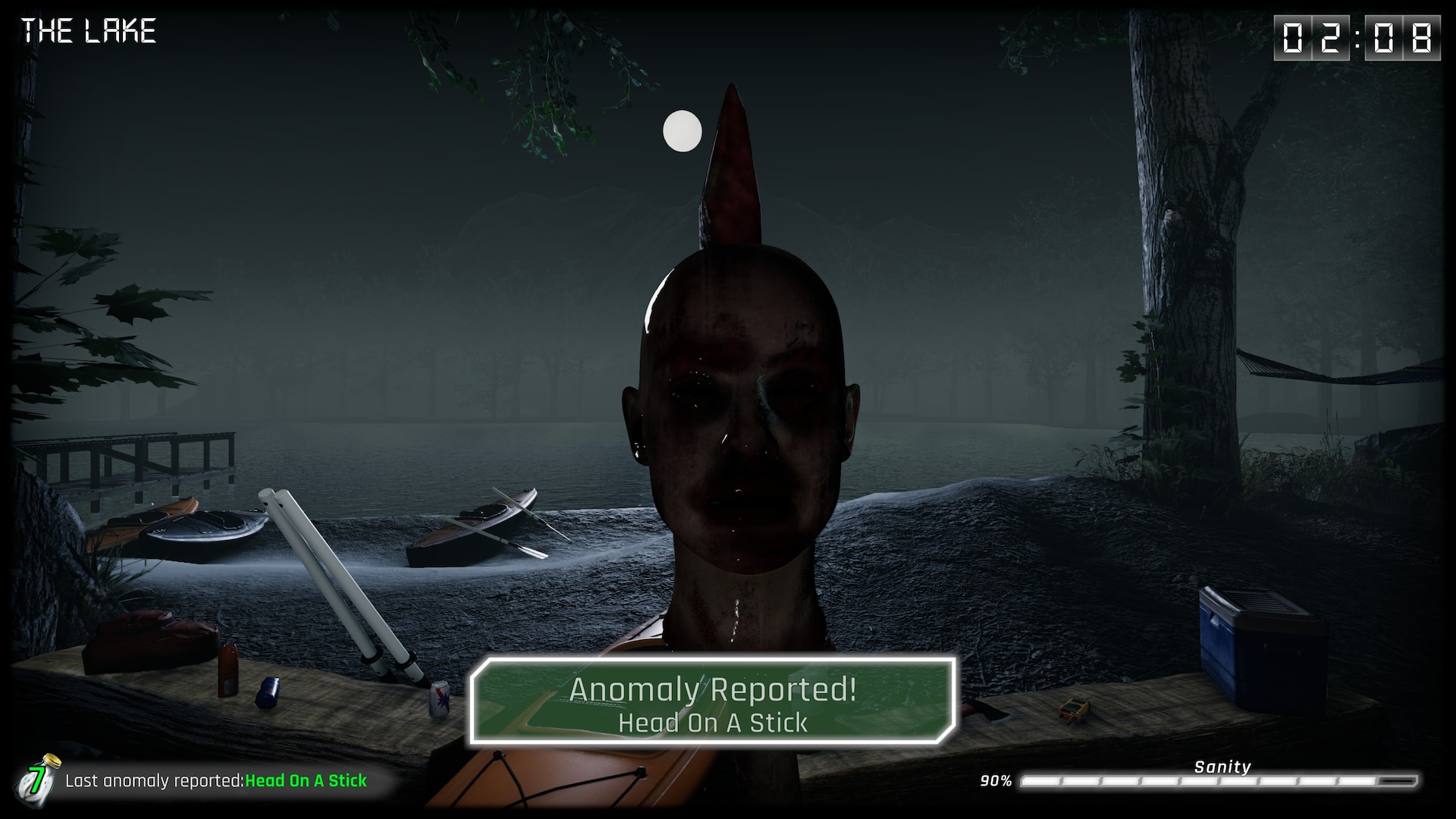The image size is (1456, 819).
Task: Click the Anomaly Reported notification banner
Action: pos(712,702)
